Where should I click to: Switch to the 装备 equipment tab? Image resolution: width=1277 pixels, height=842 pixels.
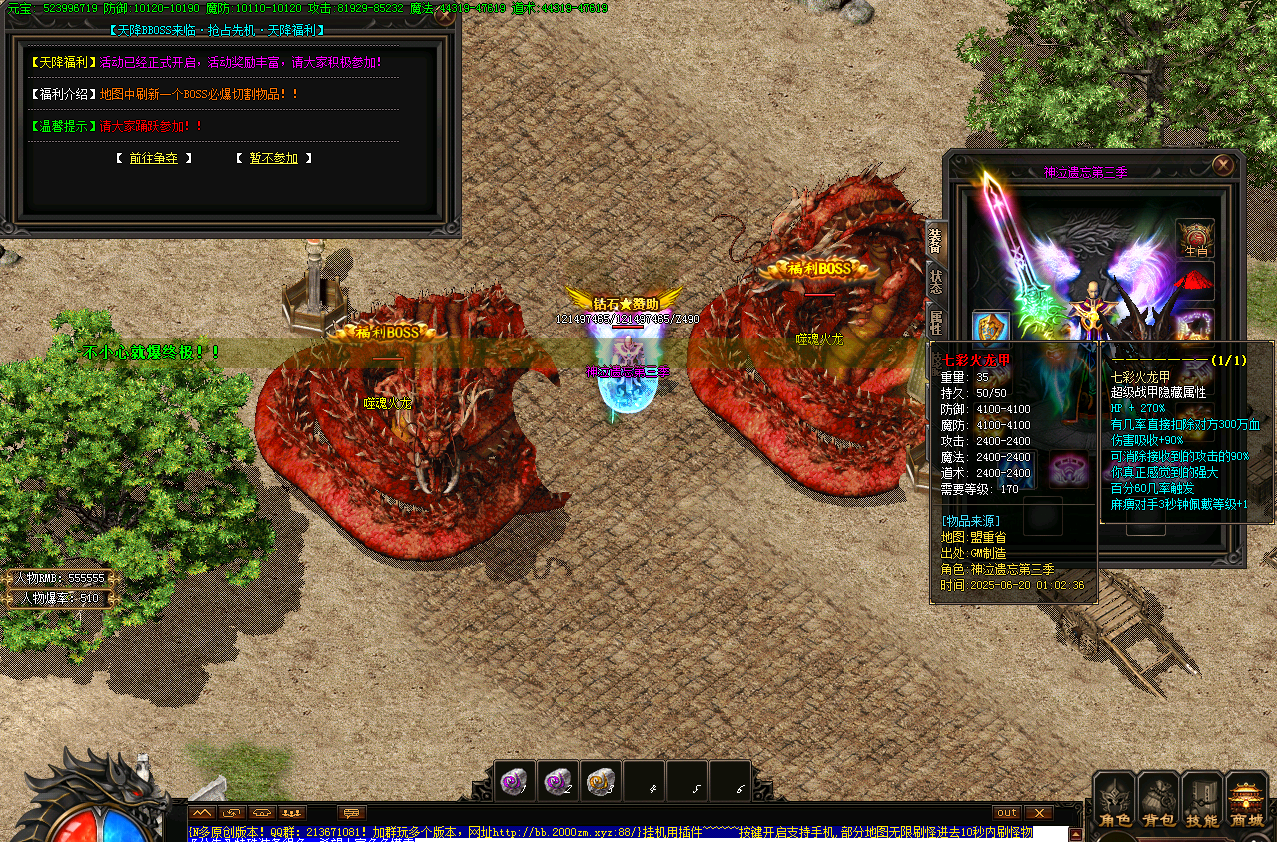[936, 242]
